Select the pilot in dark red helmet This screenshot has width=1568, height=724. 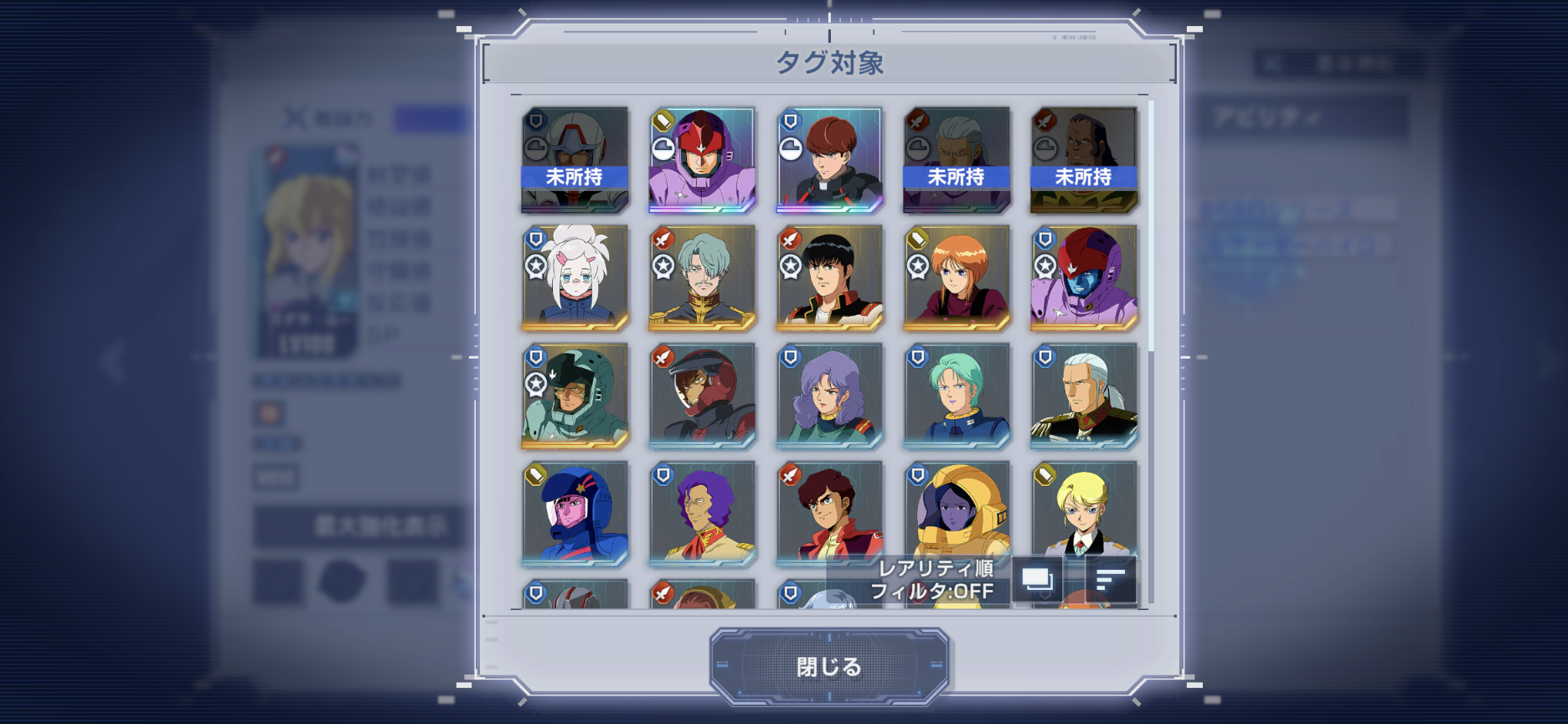[x=702, y=396]
